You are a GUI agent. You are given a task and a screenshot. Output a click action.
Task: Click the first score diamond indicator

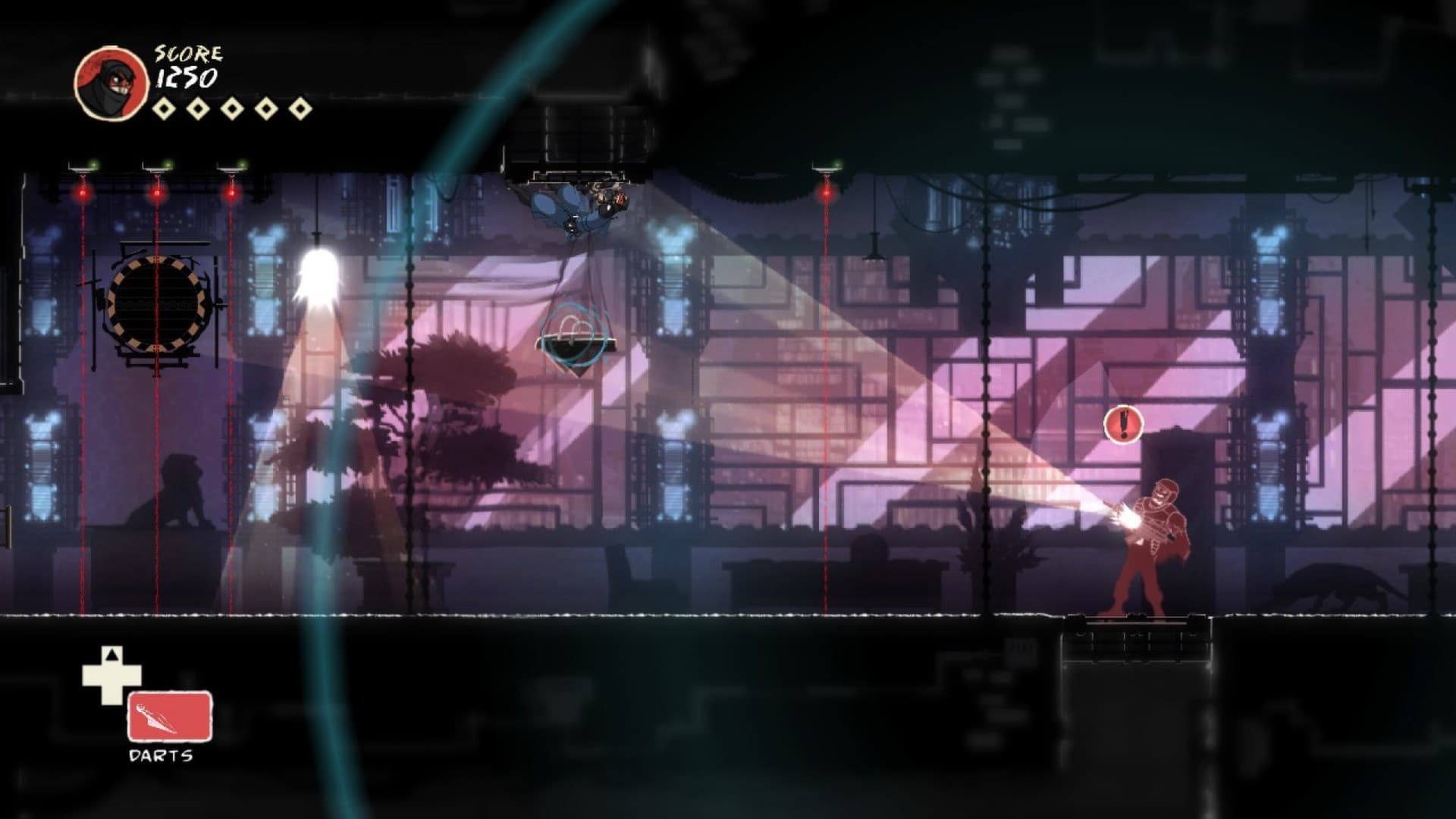pyautogui.click(x=164, y=106)
